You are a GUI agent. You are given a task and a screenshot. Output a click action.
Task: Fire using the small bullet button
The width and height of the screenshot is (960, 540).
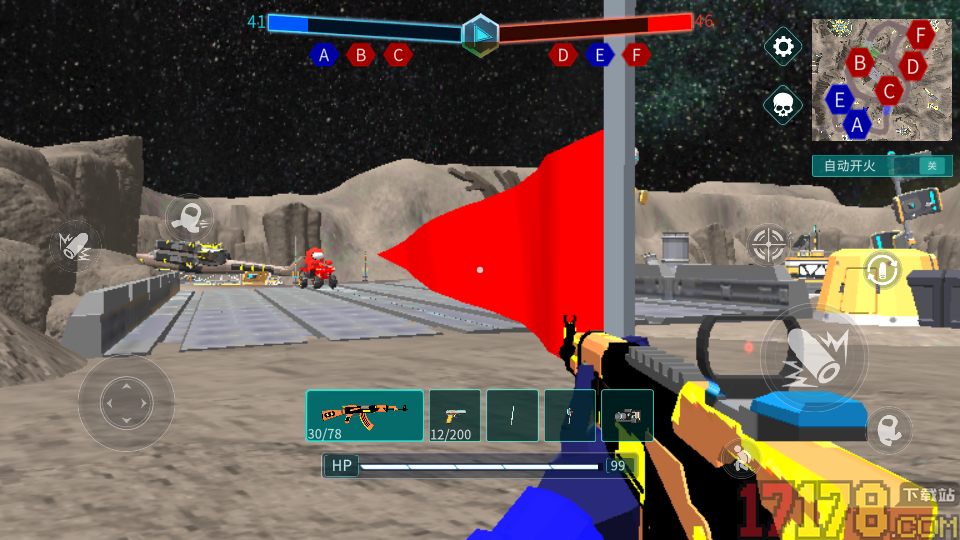pos(73,246)
